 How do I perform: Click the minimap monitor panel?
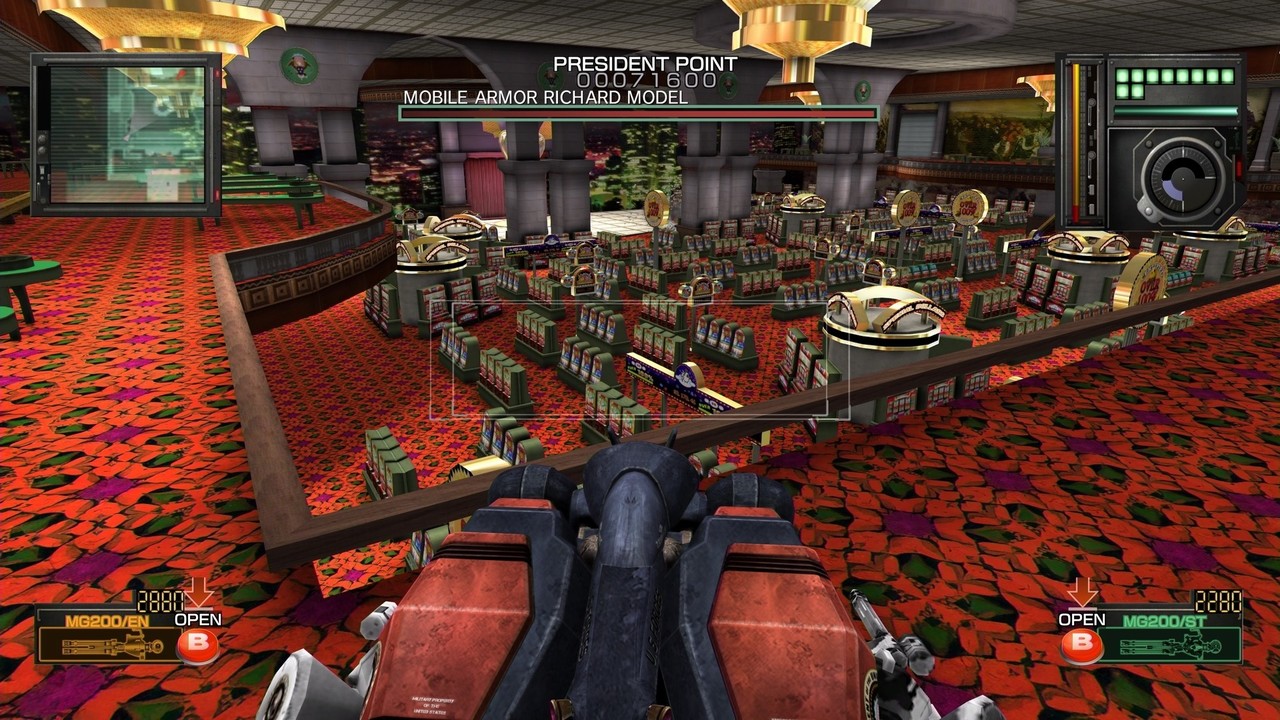point(126,134)
